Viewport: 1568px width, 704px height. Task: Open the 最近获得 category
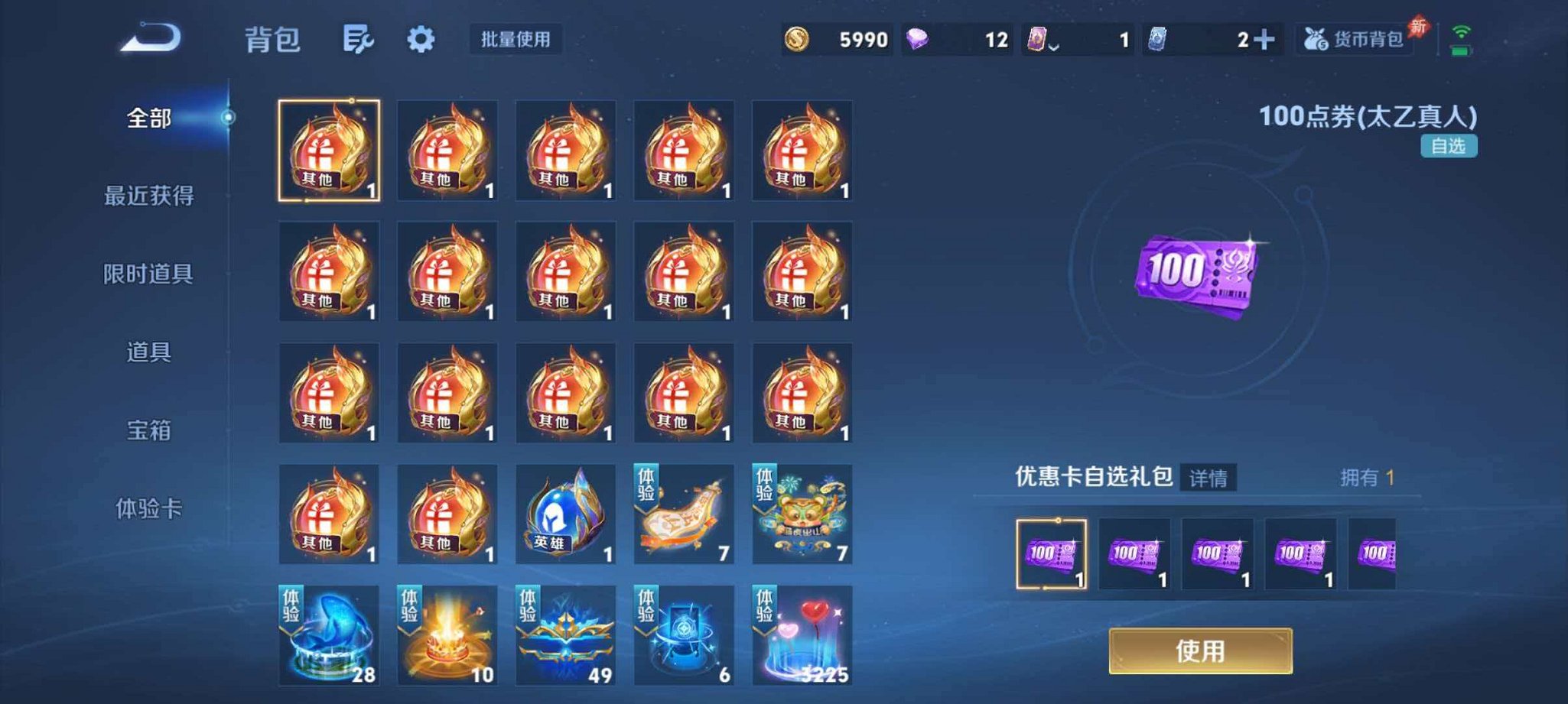(151, 195)
